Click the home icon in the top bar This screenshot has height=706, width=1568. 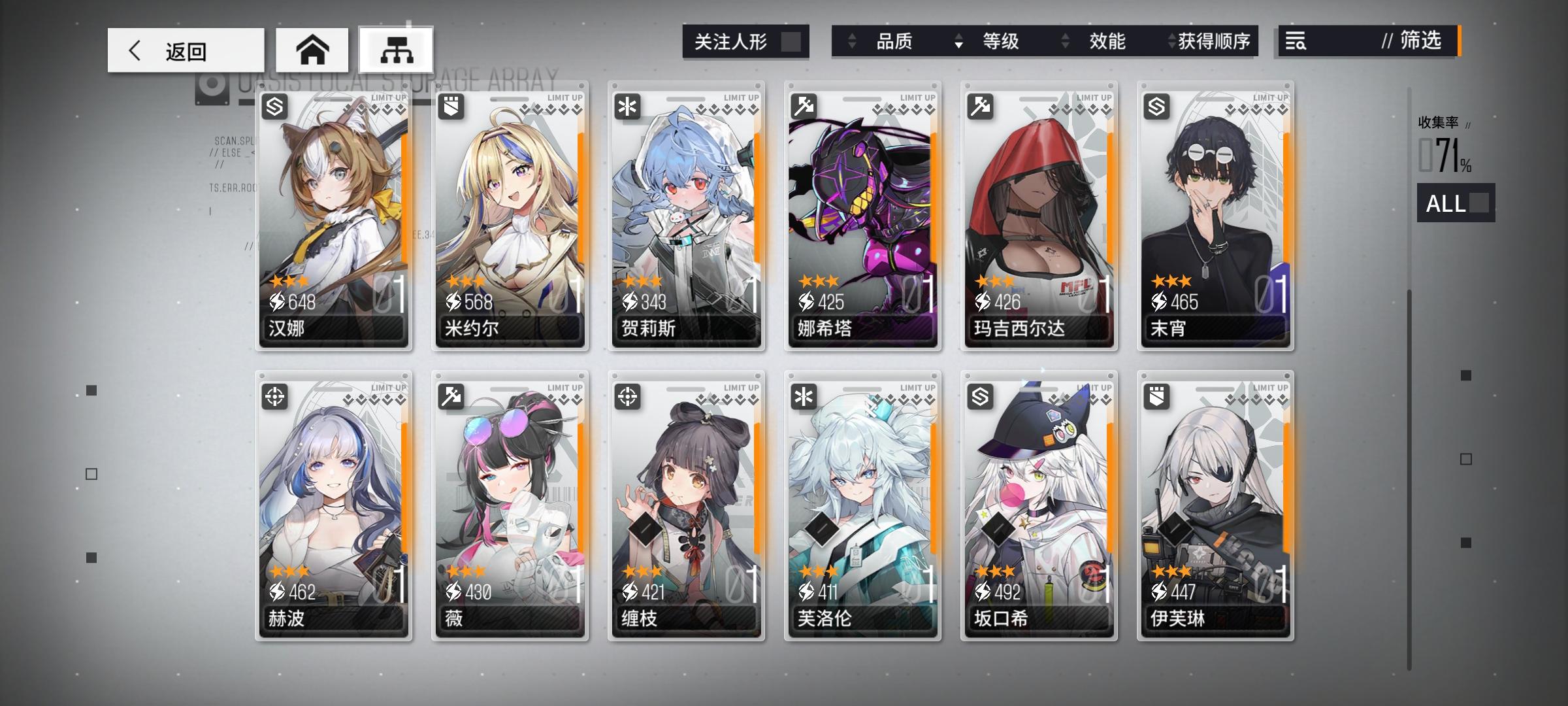[x=314, y=49]
